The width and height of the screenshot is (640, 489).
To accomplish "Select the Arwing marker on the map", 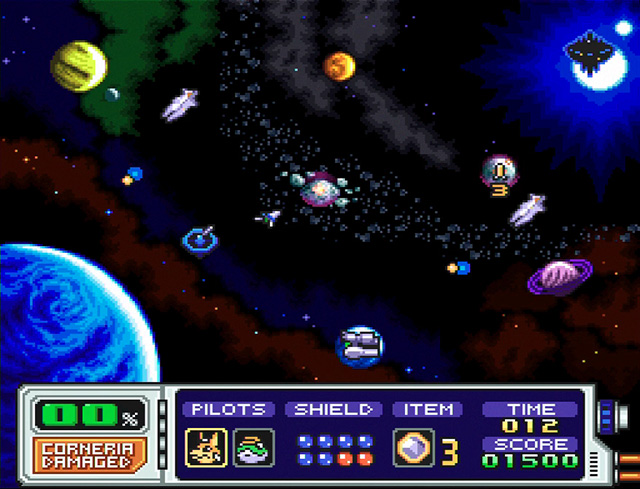I will click(269, 216).
